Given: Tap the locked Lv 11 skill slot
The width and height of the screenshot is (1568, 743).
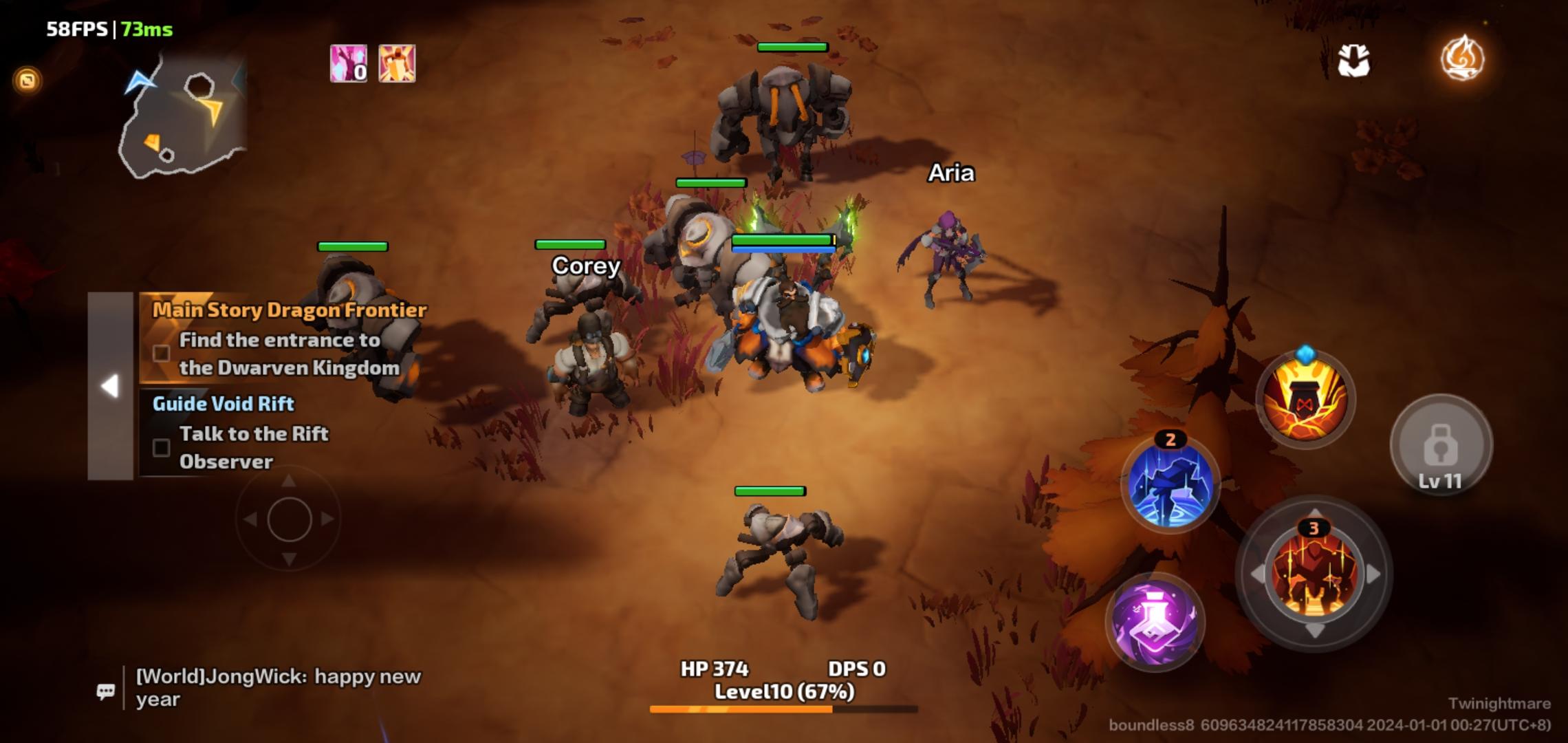Looking at the screenshot, I should tap(1441, 445).
